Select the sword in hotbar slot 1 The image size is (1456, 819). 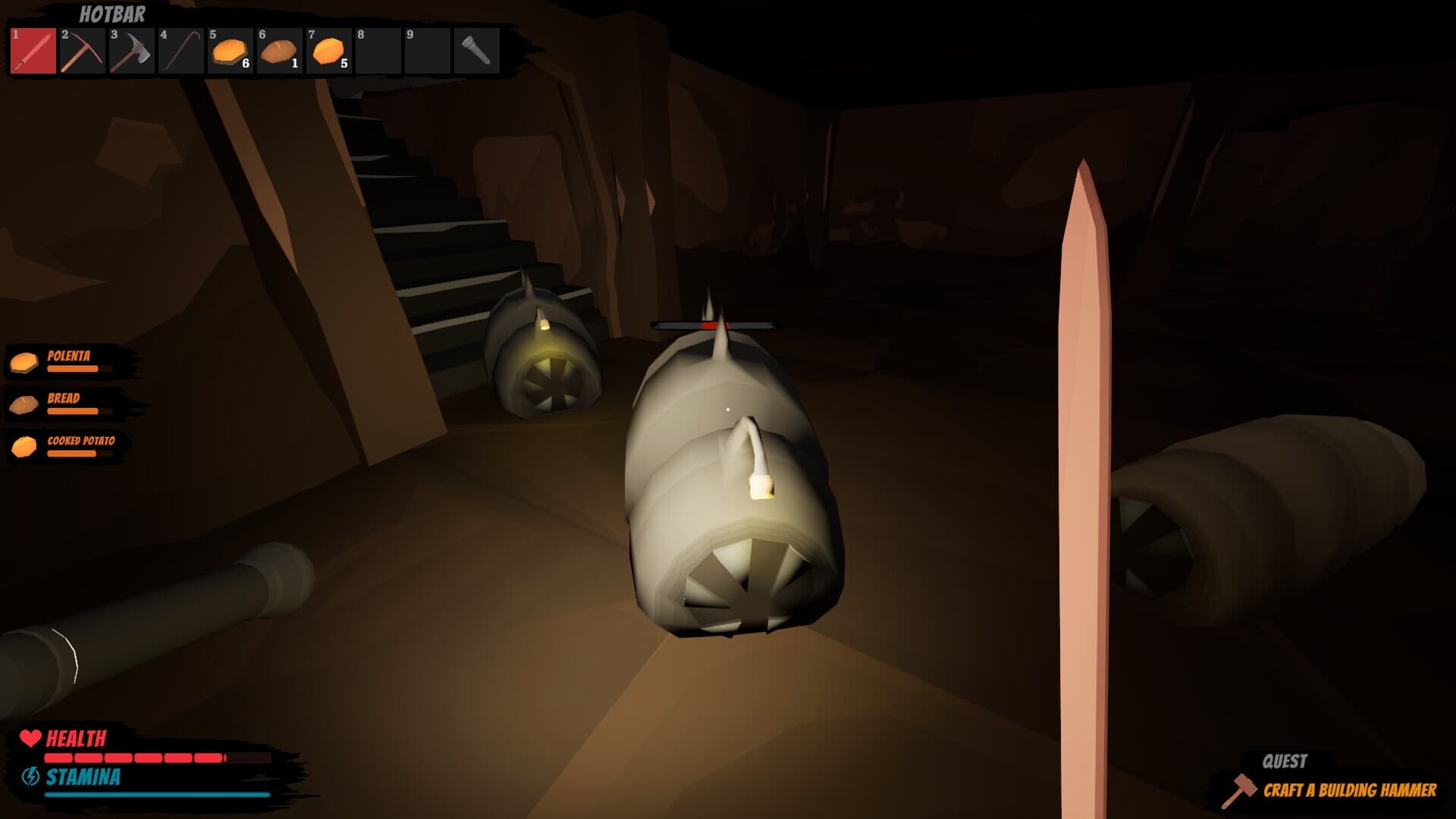point(33,51)
